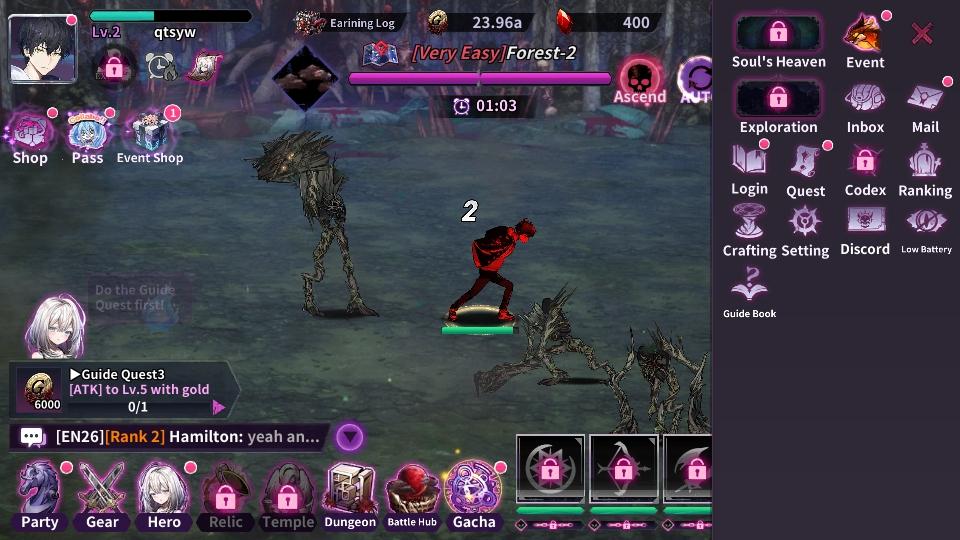Open the Discord link
The image size is (960, 540).
[x=865, y=229]
